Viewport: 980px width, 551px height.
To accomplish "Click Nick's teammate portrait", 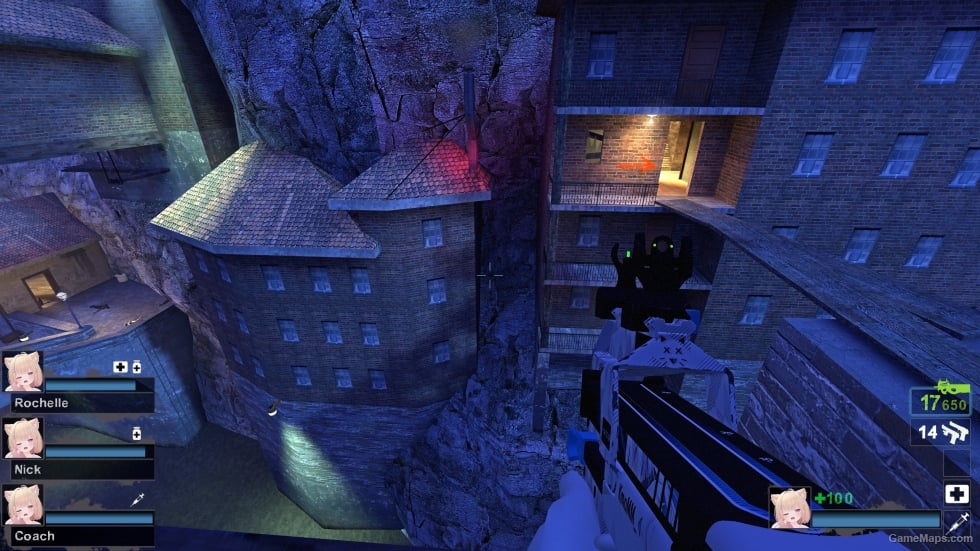I will (x=22, y=438).
